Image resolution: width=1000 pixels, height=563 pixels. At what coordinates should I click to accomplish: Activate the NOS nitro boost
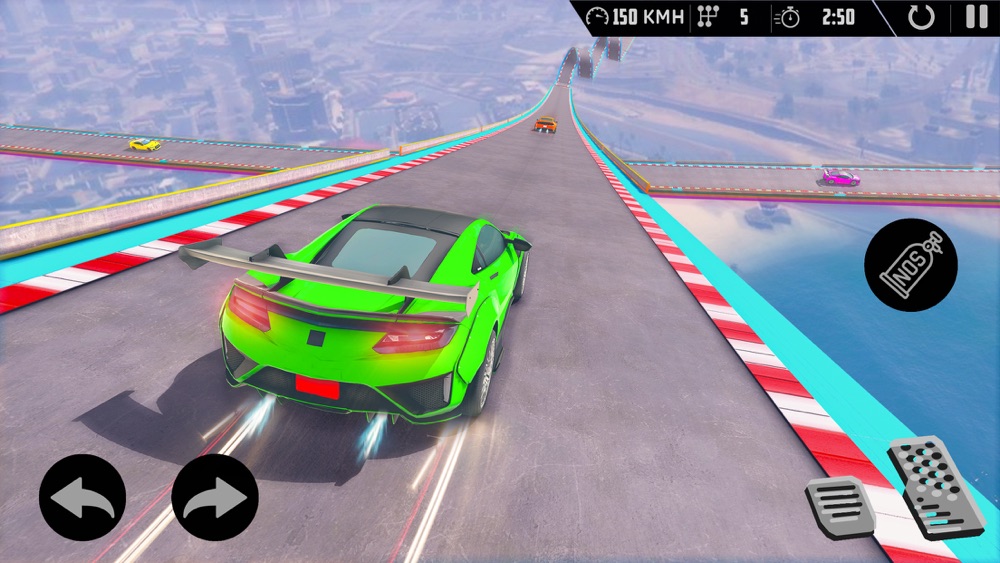(911, 264)
